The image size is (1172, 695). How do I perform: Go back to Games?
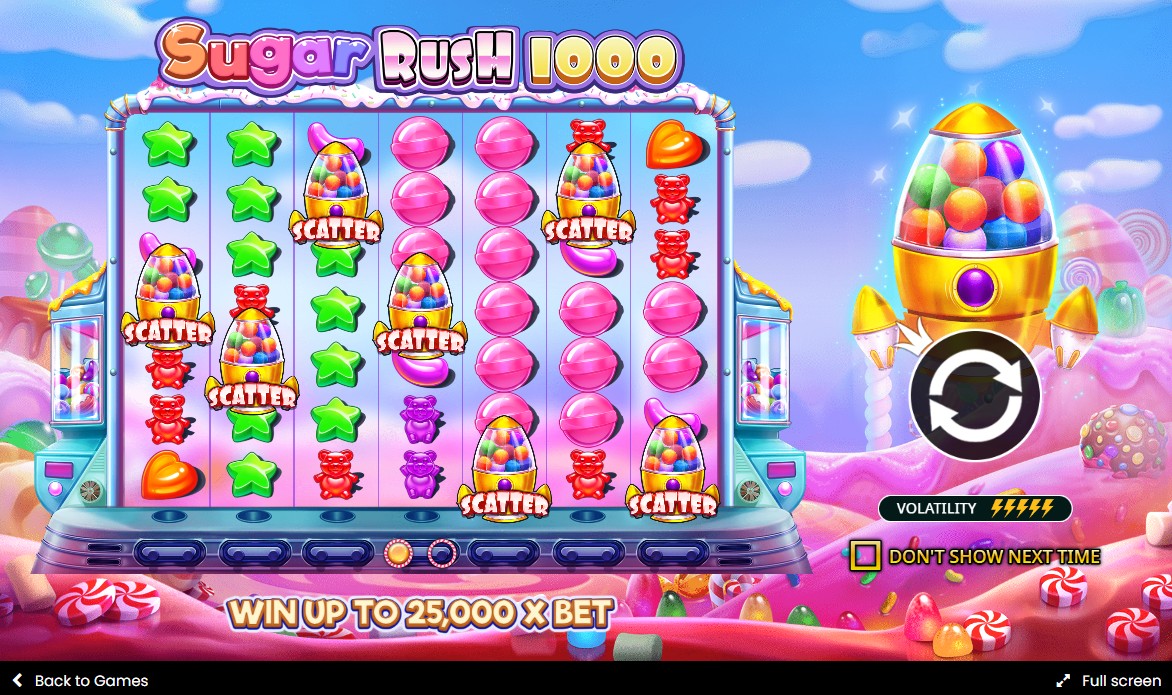pos(80,681)
